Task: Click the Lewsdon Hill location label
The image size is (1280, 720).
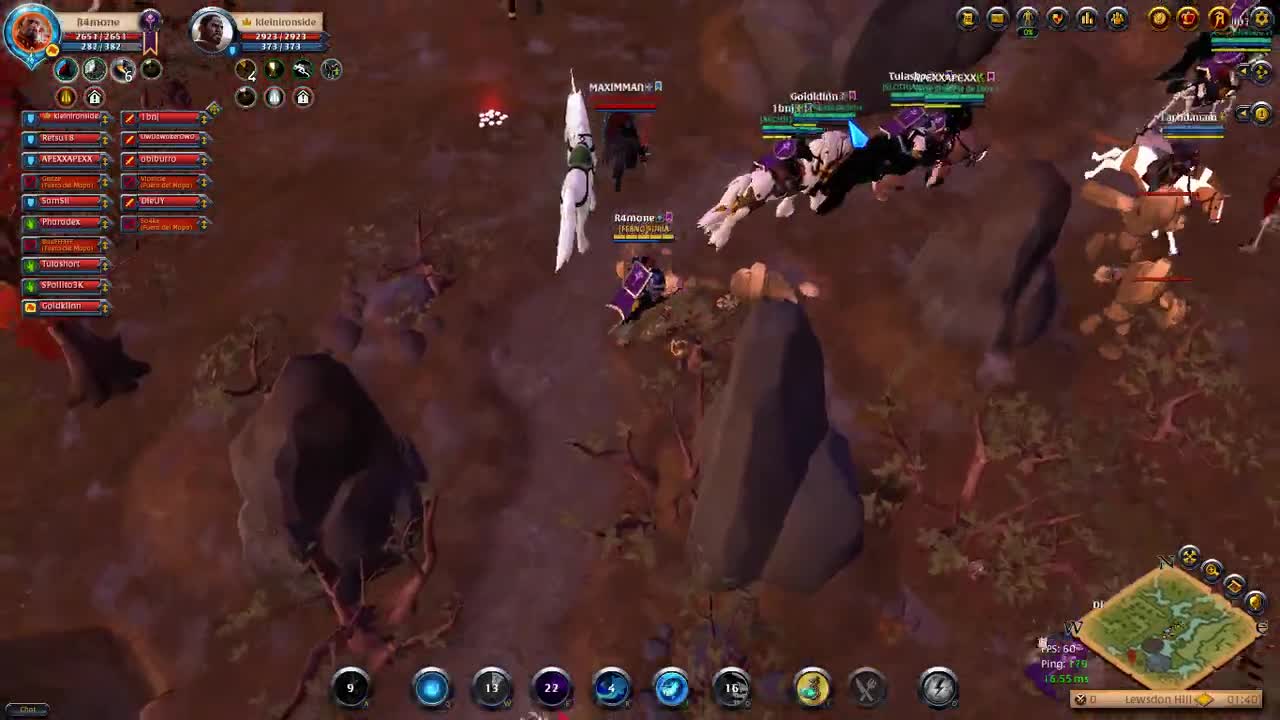Action: (x=1159, y=699)
